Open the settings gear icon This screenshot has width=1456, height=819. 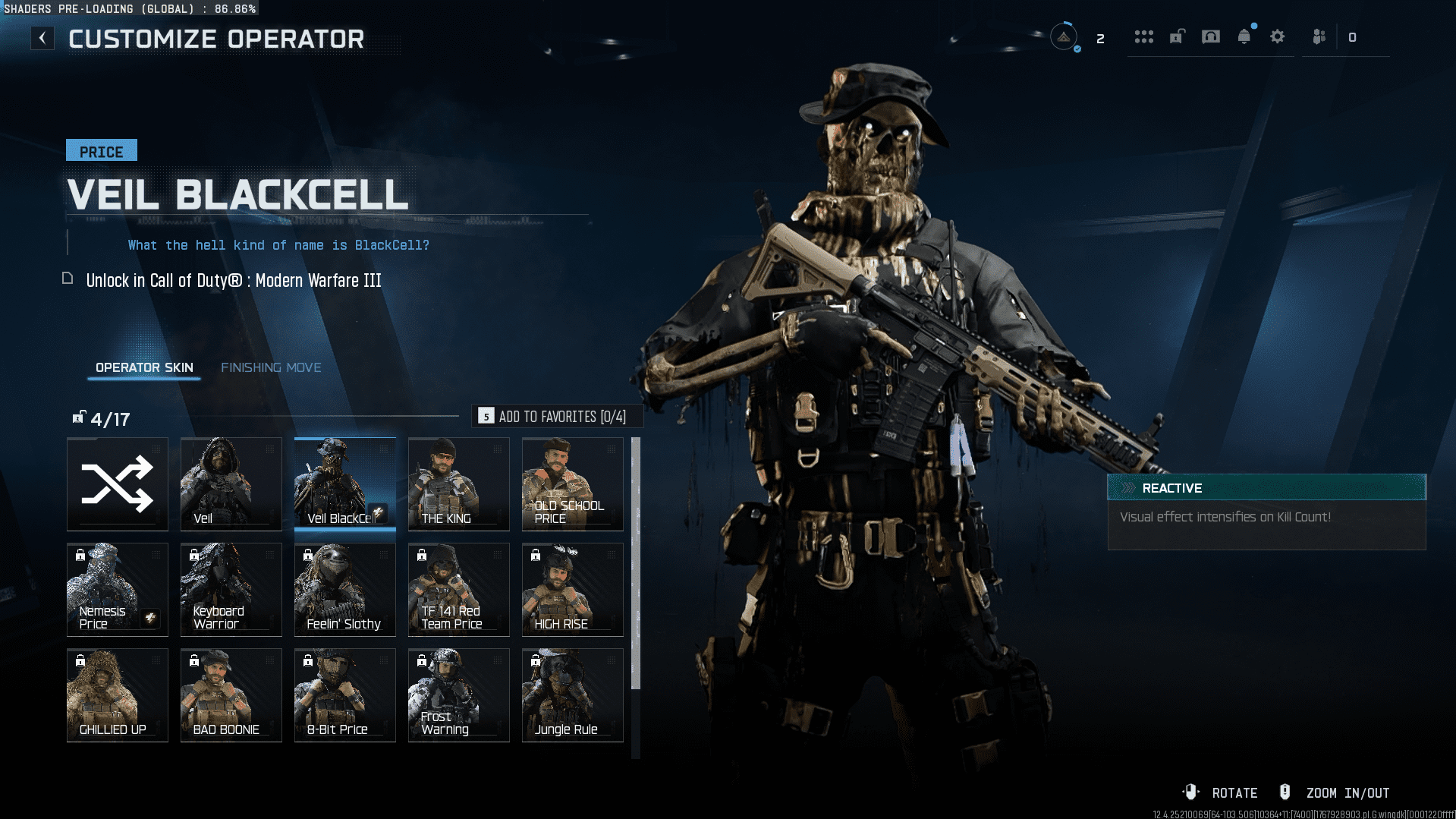tap(1278, 36)
